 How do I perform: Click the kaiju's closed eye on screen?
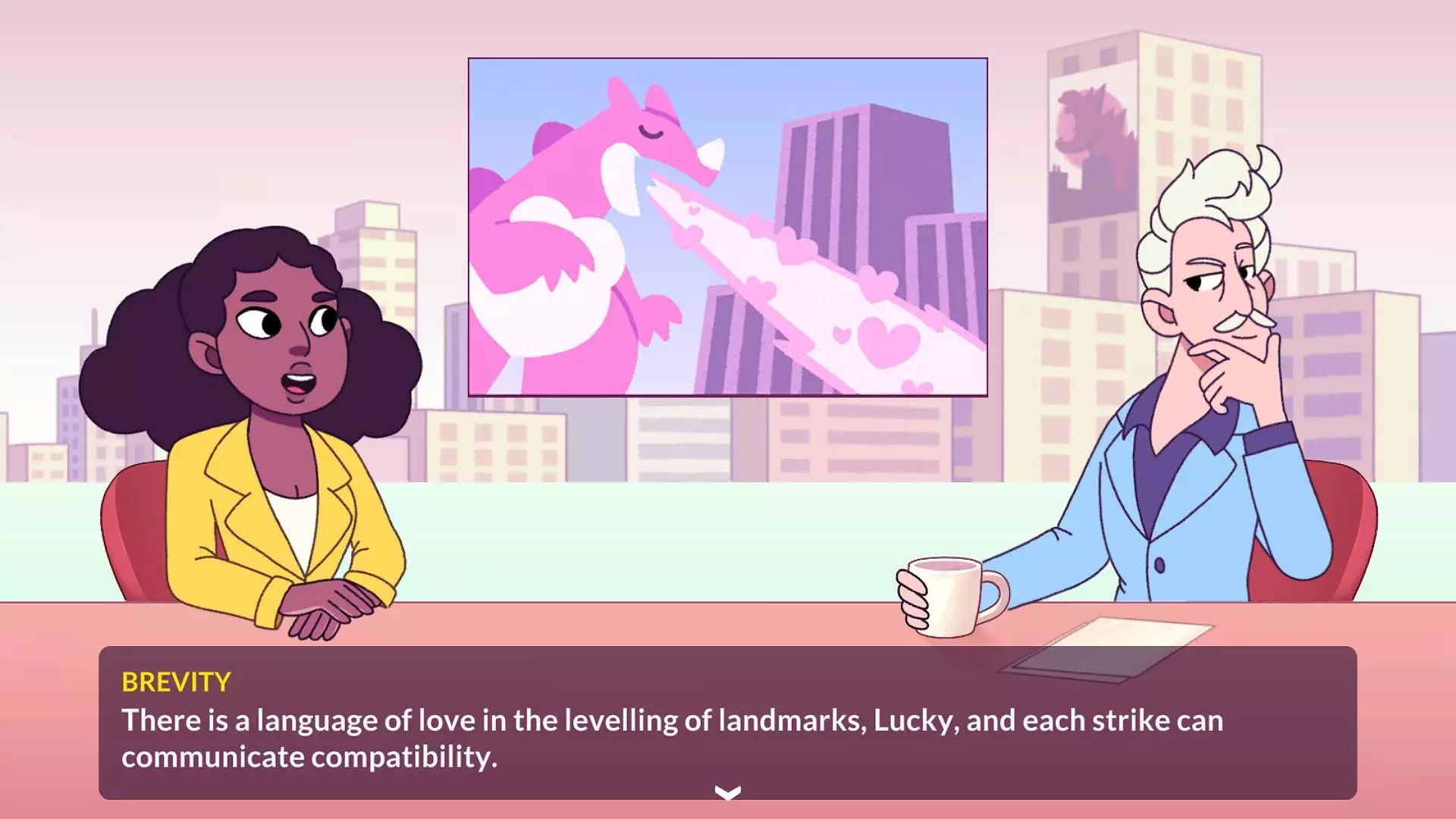click(651, 133)
